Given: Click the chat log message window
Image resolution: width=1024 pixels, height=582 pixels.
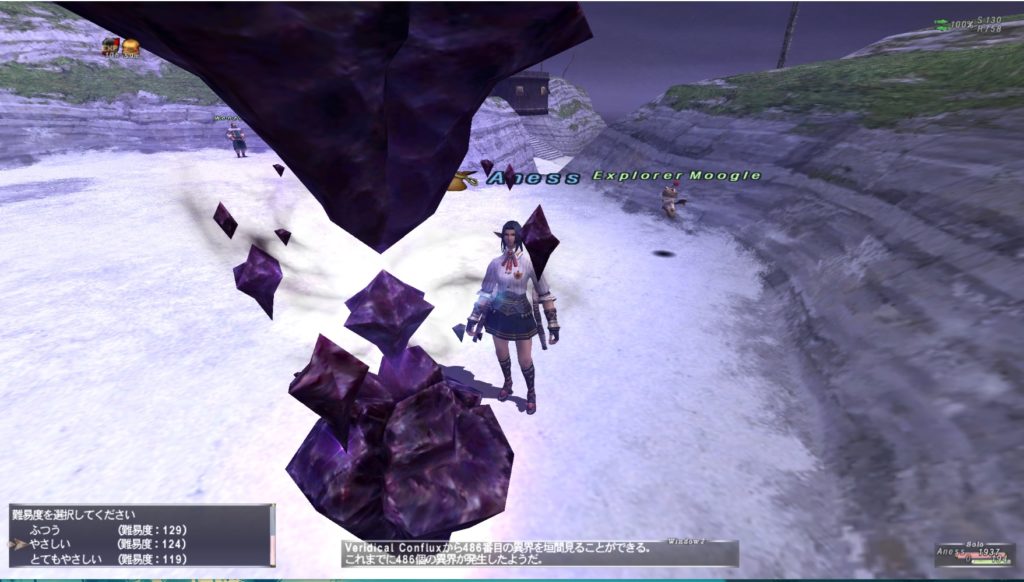Looking at the screenshot, I should pos(540,553).
